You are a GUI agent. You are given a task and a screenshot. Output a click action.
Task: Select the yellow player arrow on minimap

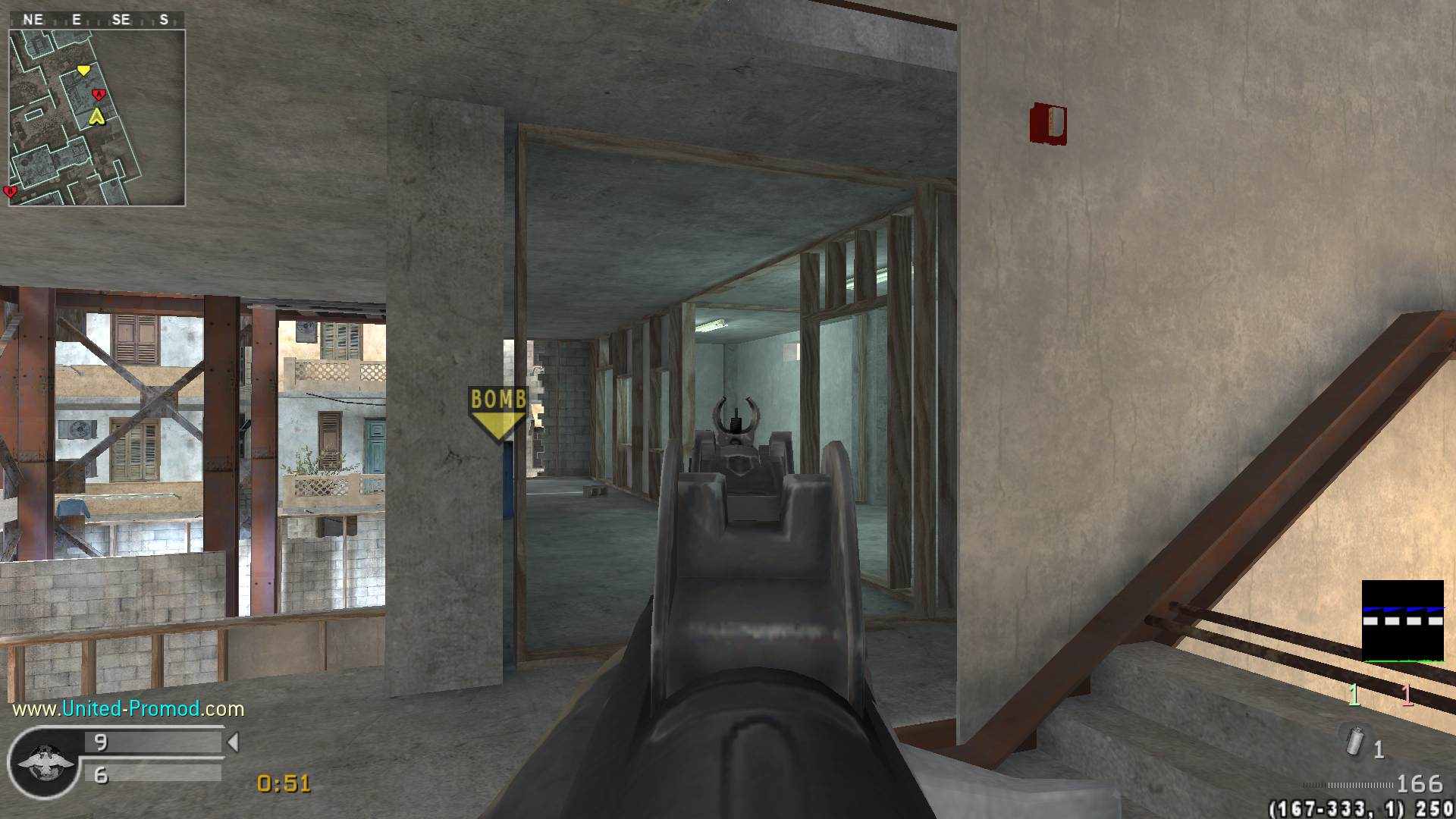coord(96,117)
